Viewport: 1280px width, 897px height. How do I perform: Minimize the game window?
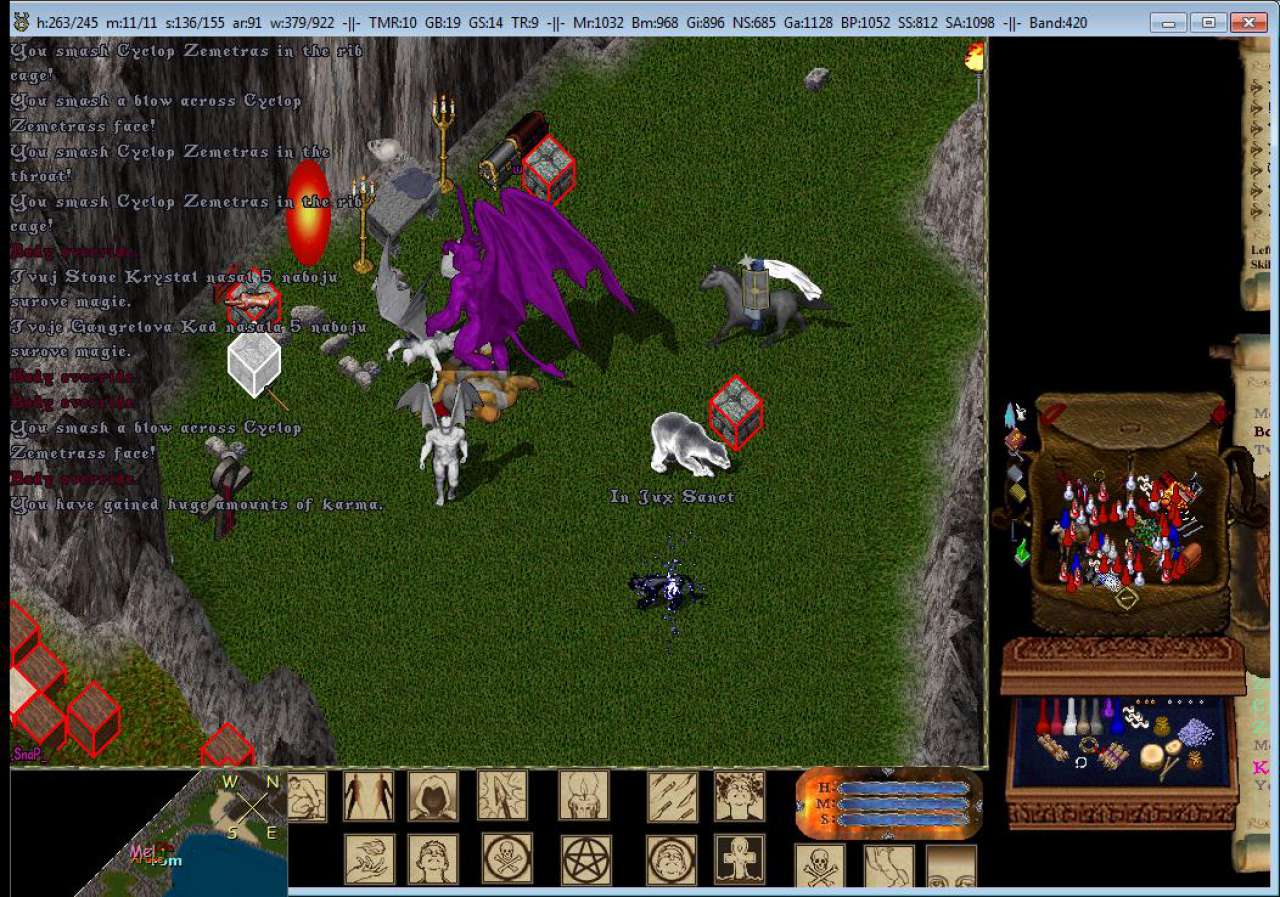pos(1169,22)
